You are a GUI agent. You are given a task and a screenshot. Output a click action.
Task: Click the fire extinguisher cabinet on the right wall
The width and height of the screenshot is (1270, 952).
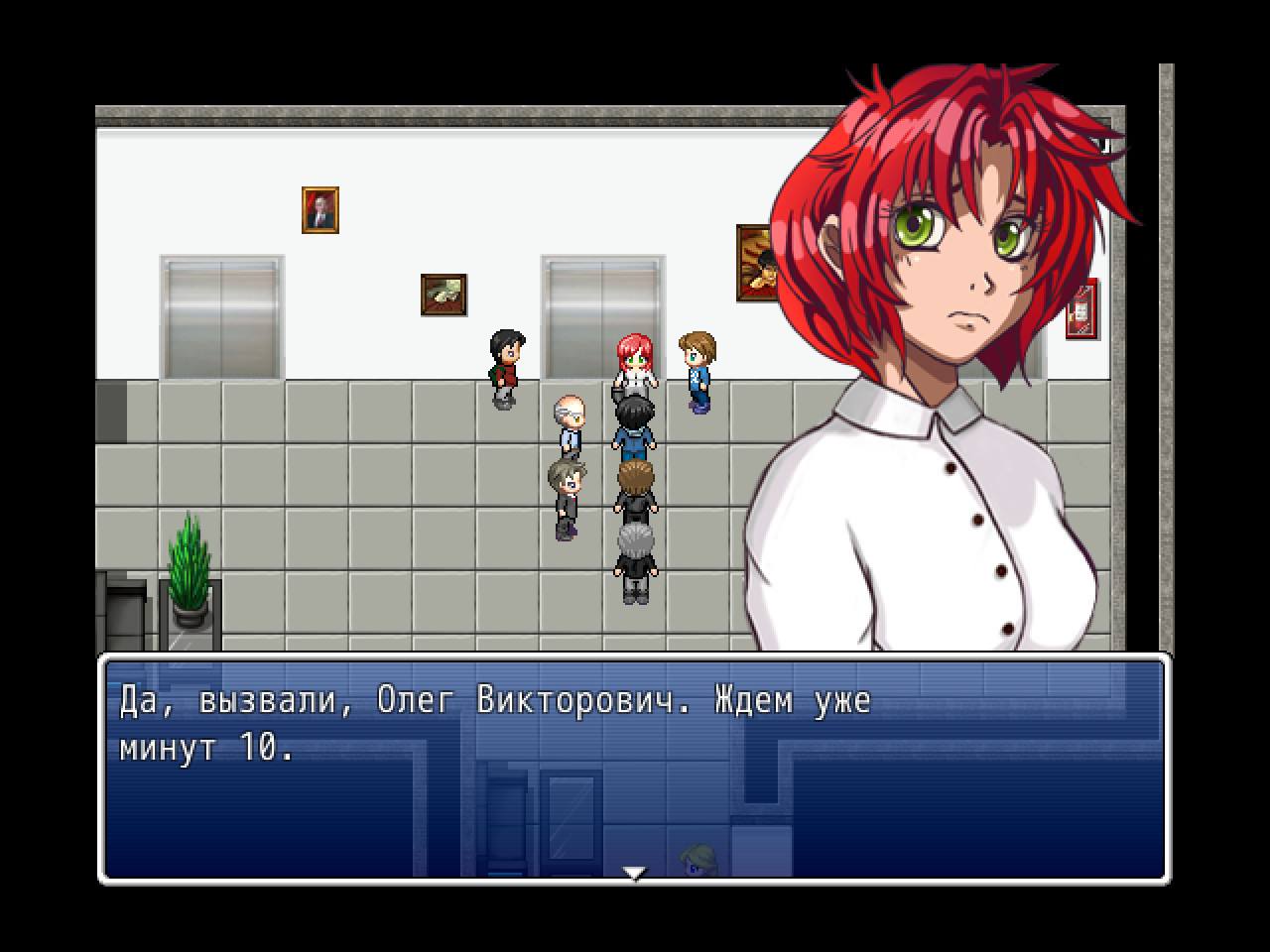click(1080, 307)
